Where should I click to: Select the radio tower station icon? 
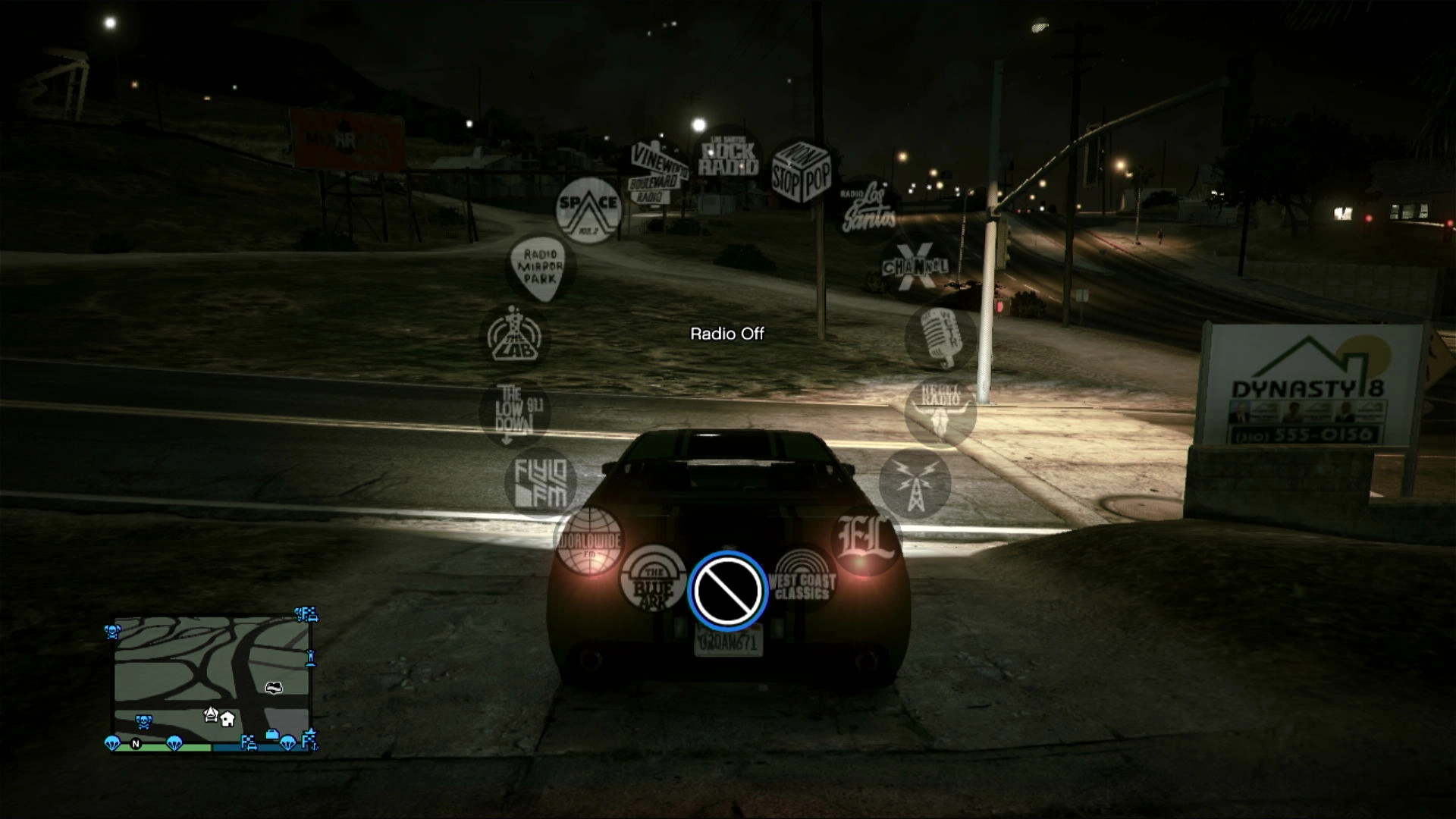[915, 483]
